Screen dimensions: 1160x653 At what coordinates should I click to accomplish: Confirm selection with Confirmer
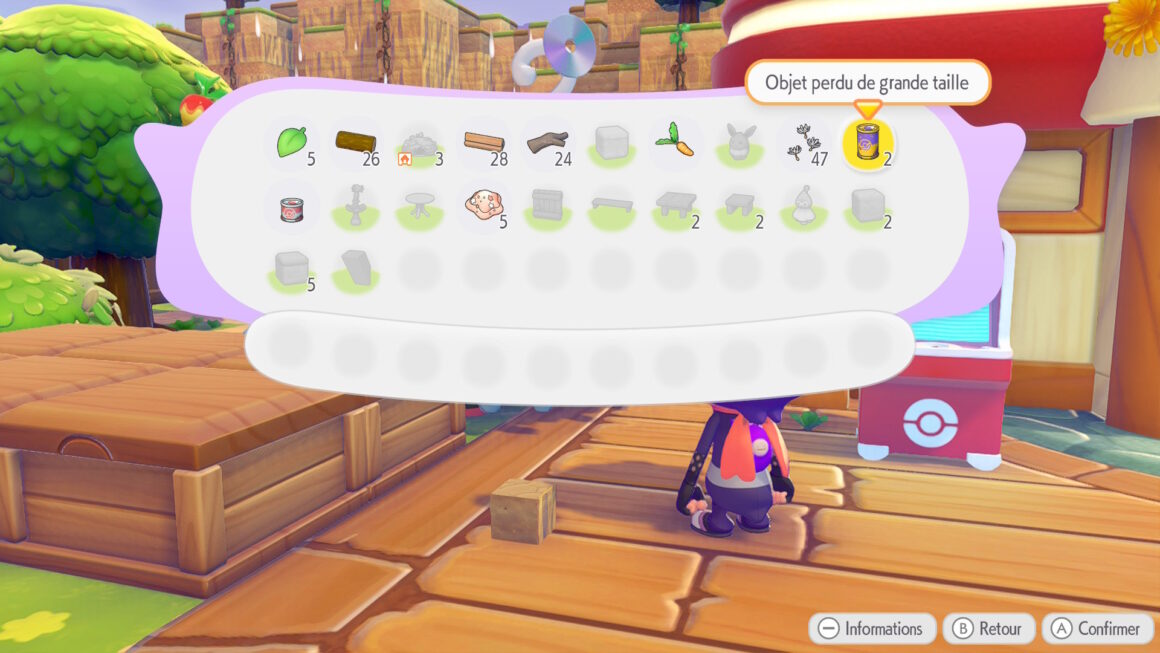[x=1097, y=629]
